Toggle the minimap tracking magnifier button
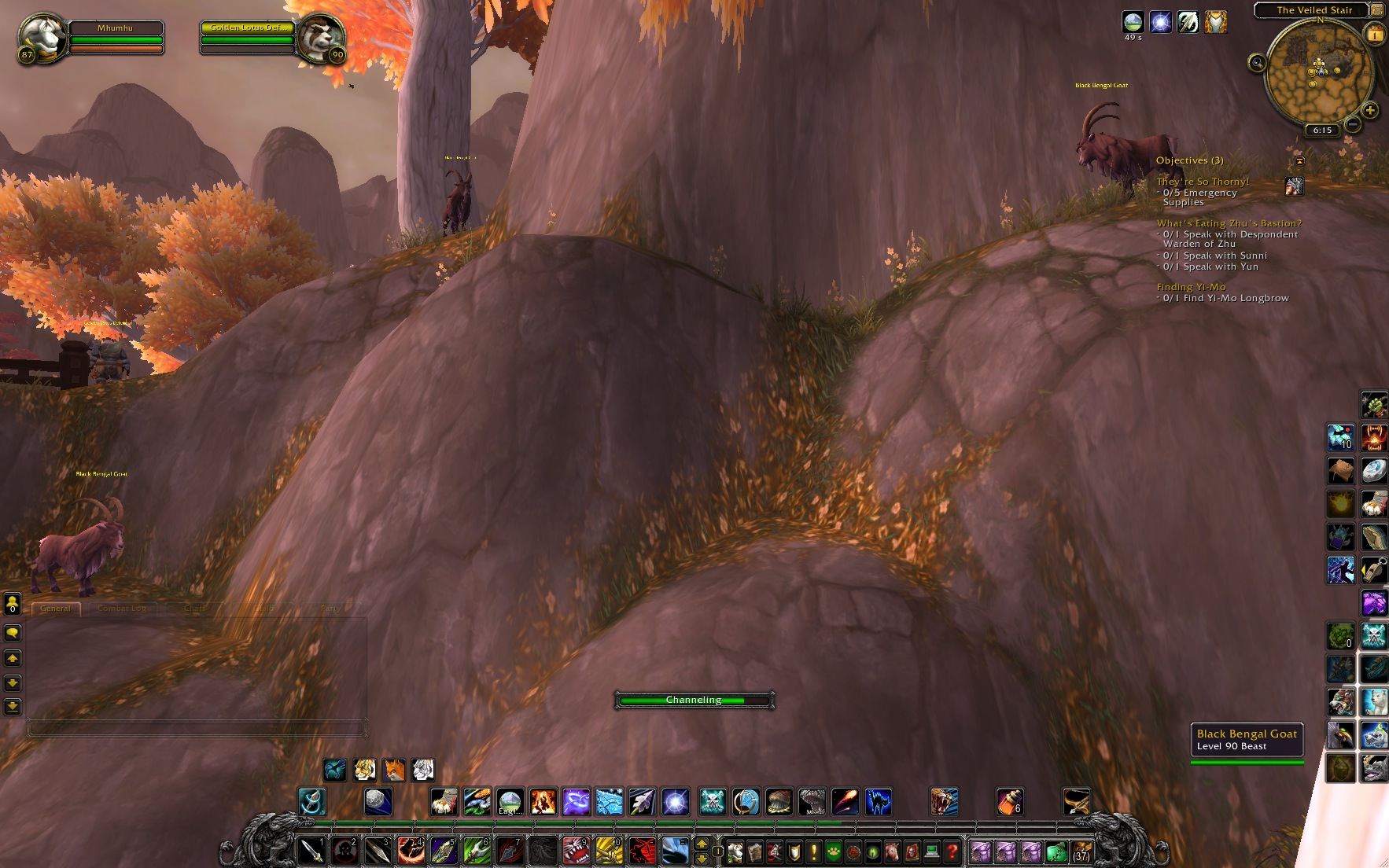This screenshot has width=1389, height=868. [1257, 63]
